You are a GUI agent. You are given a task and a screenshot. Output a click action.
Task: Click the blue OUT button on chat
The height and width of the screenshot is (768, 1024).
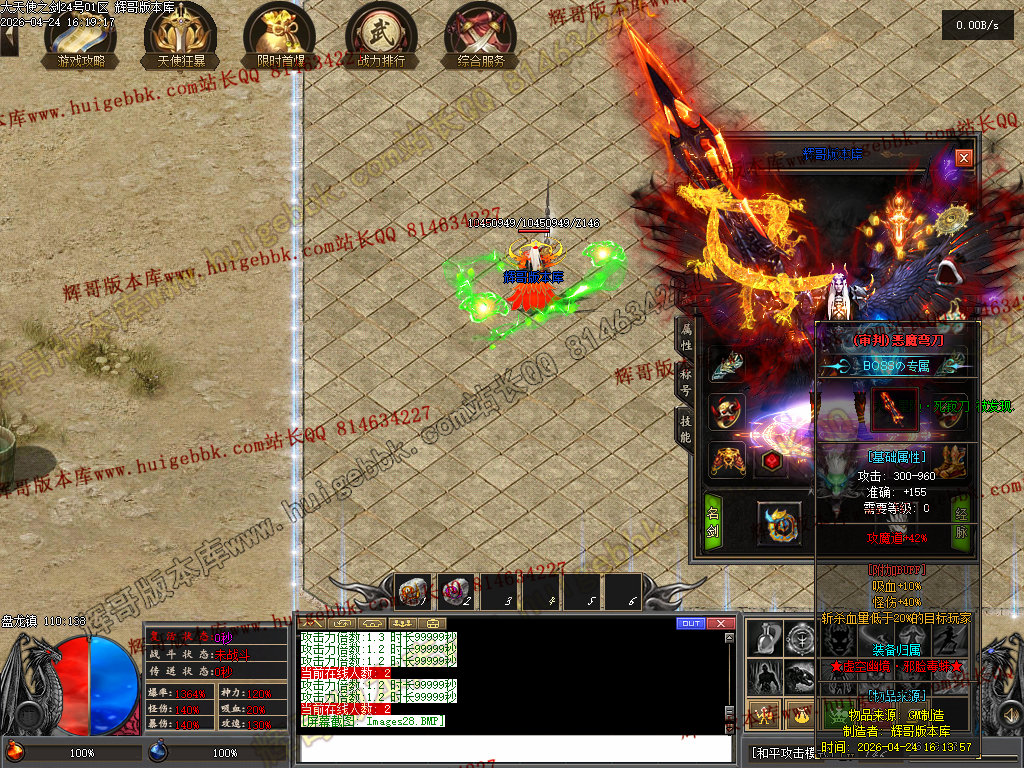point(690,623)
